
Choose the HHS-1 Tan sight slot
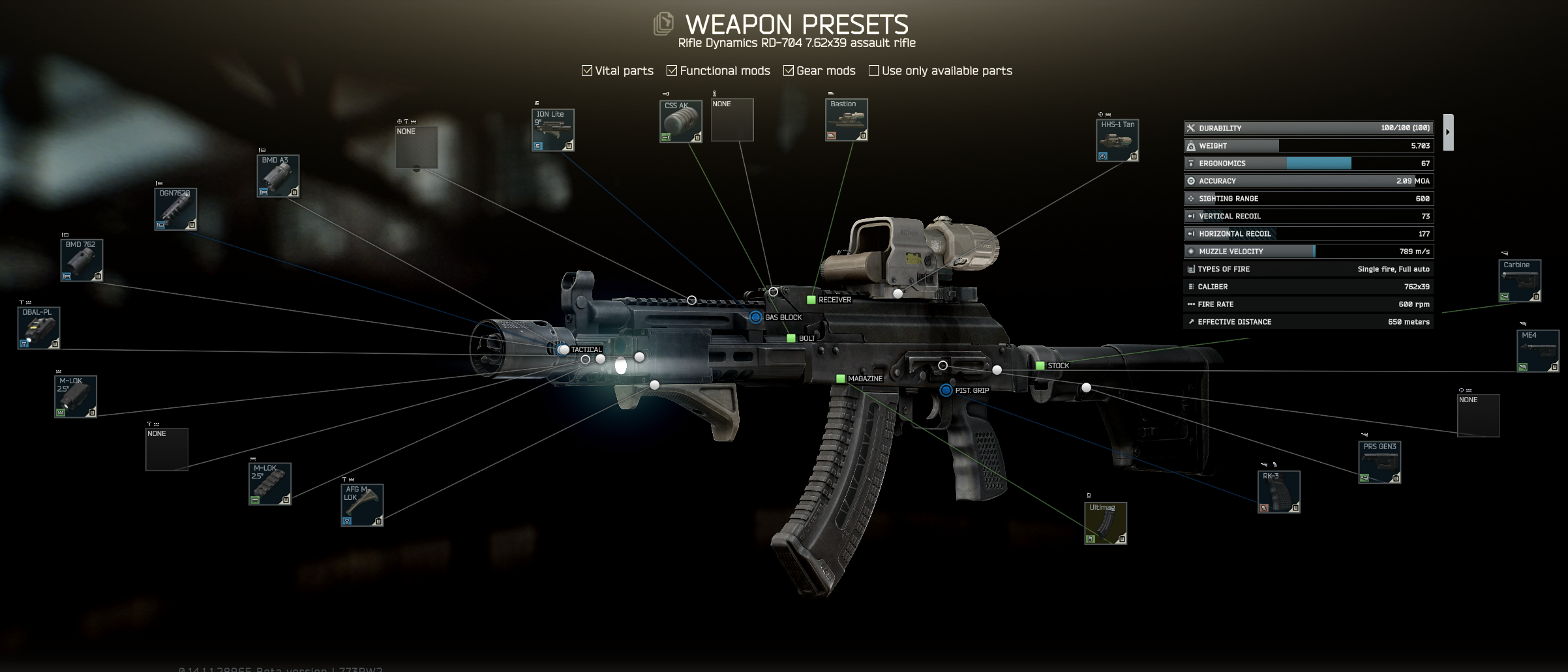click(x=1117, y=140)
